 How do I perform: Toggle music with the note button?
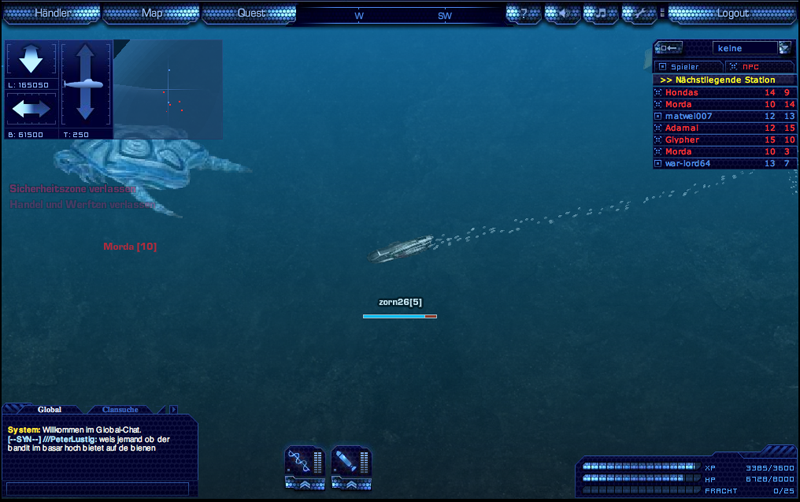coord(600,14)
